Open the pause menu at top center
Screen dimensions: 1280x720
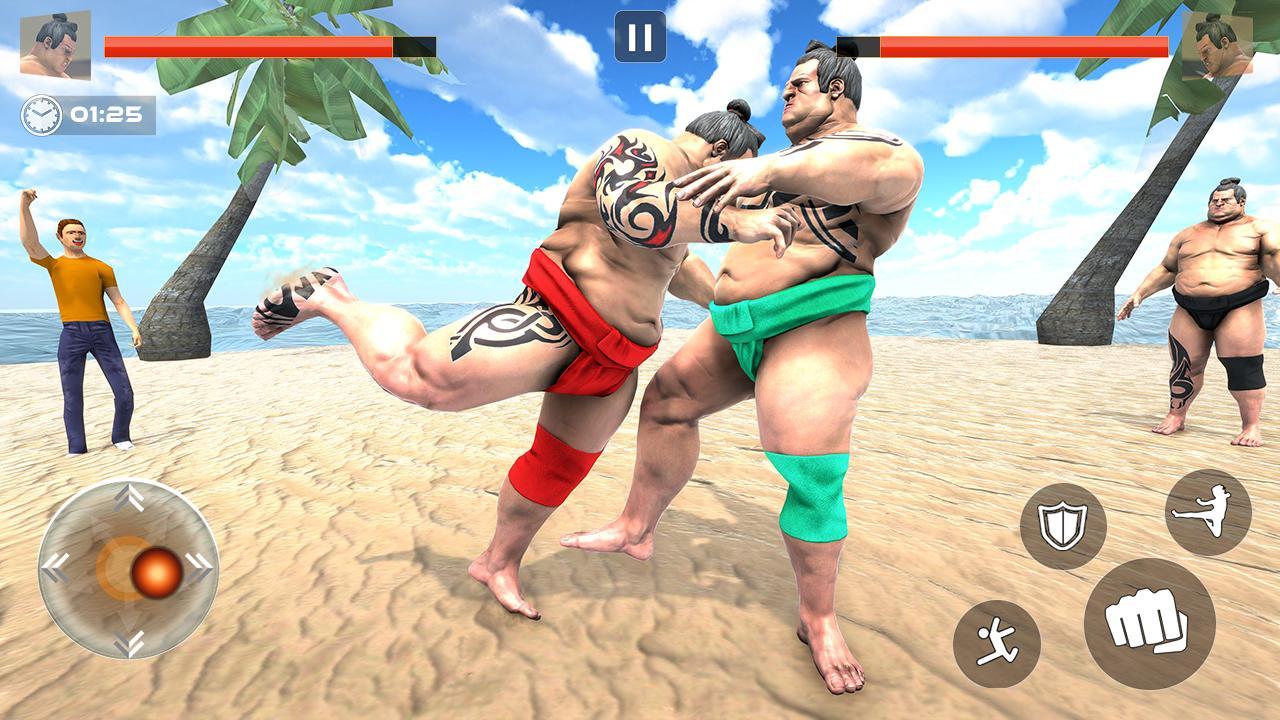(641, 38)
